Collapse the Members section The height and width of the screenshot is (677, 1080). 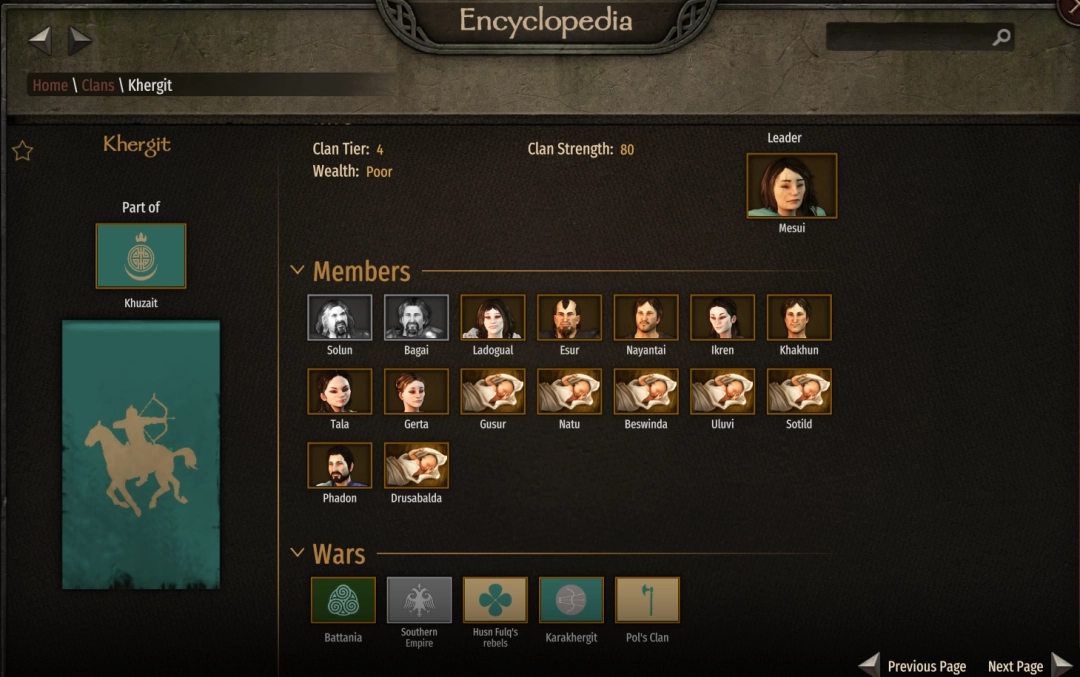(x=297, y=270)
